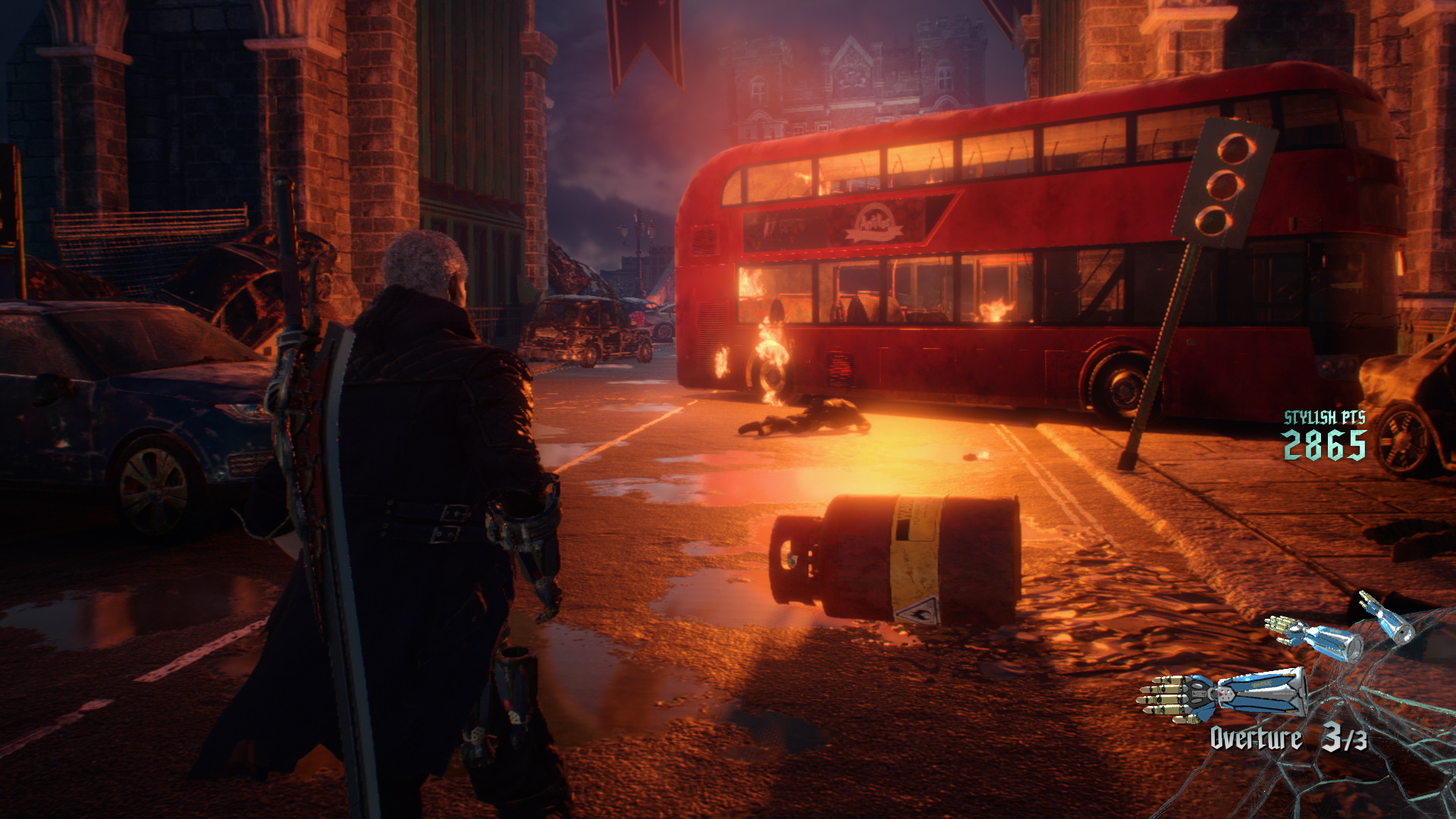Pick the smallest, last-queued Devil Breaker icon
Screen dimensions: 1456x819
1386,617
